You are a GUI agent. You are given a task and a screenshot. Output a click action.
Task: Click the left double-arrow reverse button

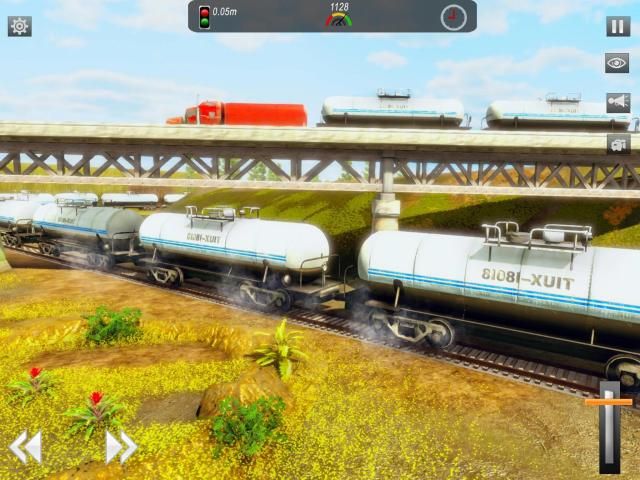click(26, 446)
